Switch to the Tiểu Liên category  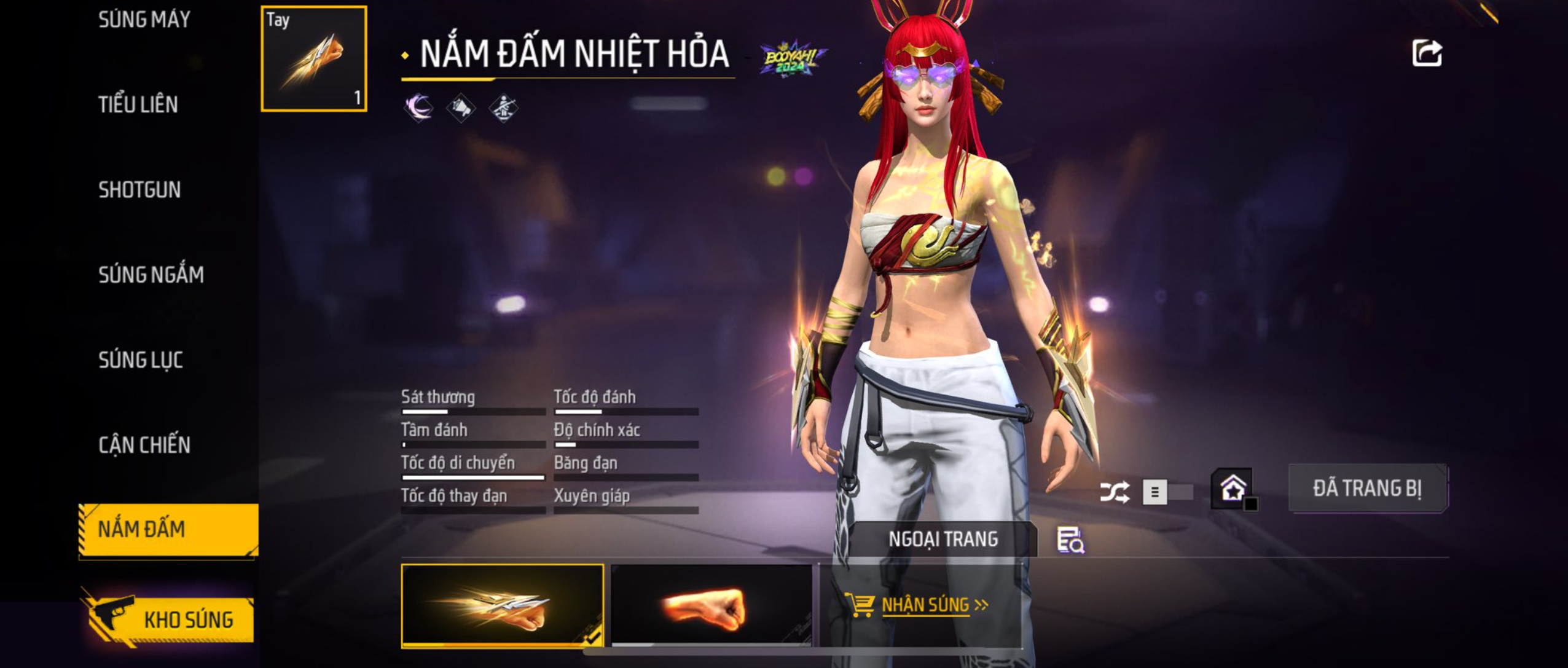point(138,104)
